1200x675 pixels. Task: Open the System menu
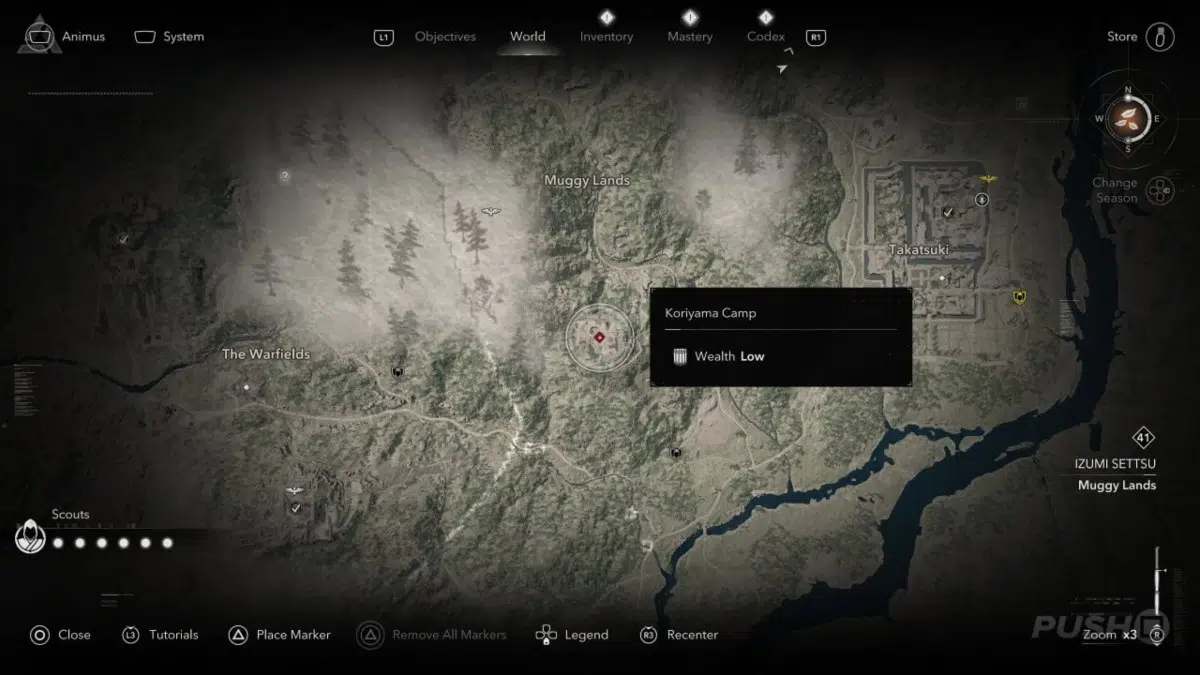(x=170, y=37)
